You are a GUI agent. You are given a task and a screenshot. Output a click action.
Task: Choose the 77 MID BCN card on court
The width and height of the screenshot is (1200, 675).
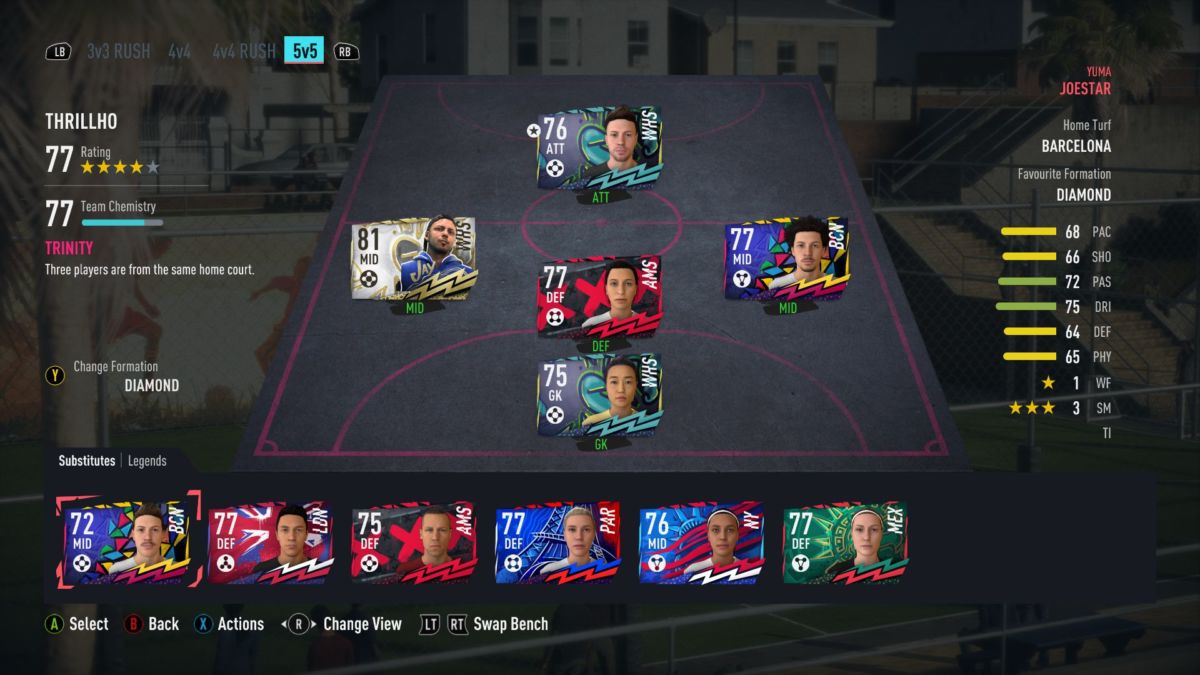tap(786, 258)
